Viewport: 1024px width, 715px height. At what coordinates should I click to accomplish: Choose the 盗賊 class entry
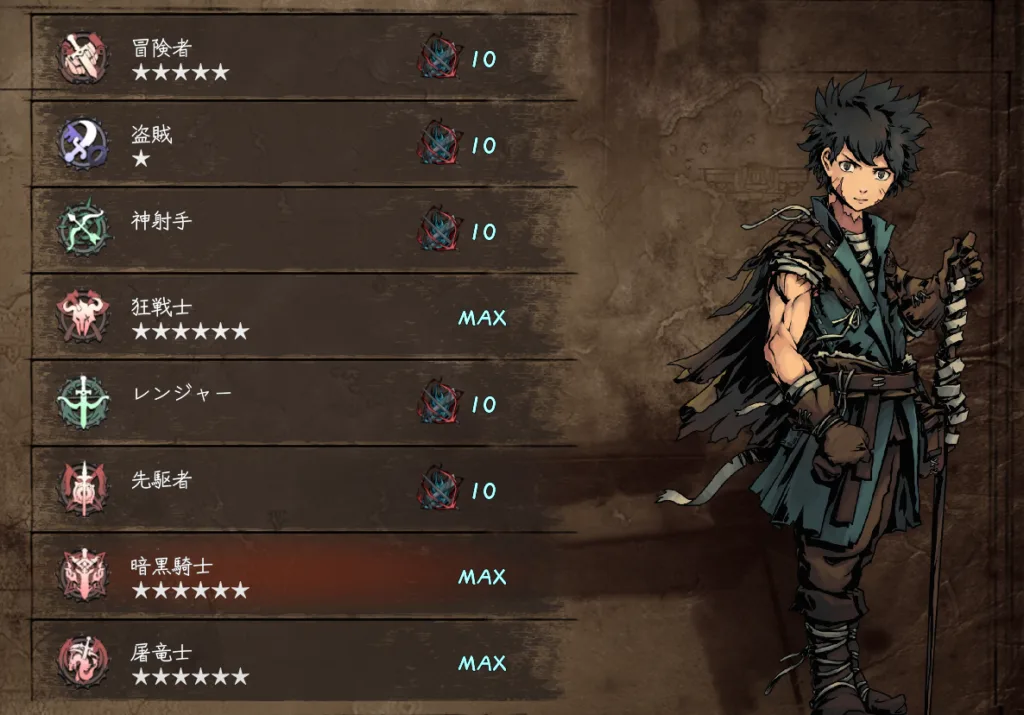(300, 144)
